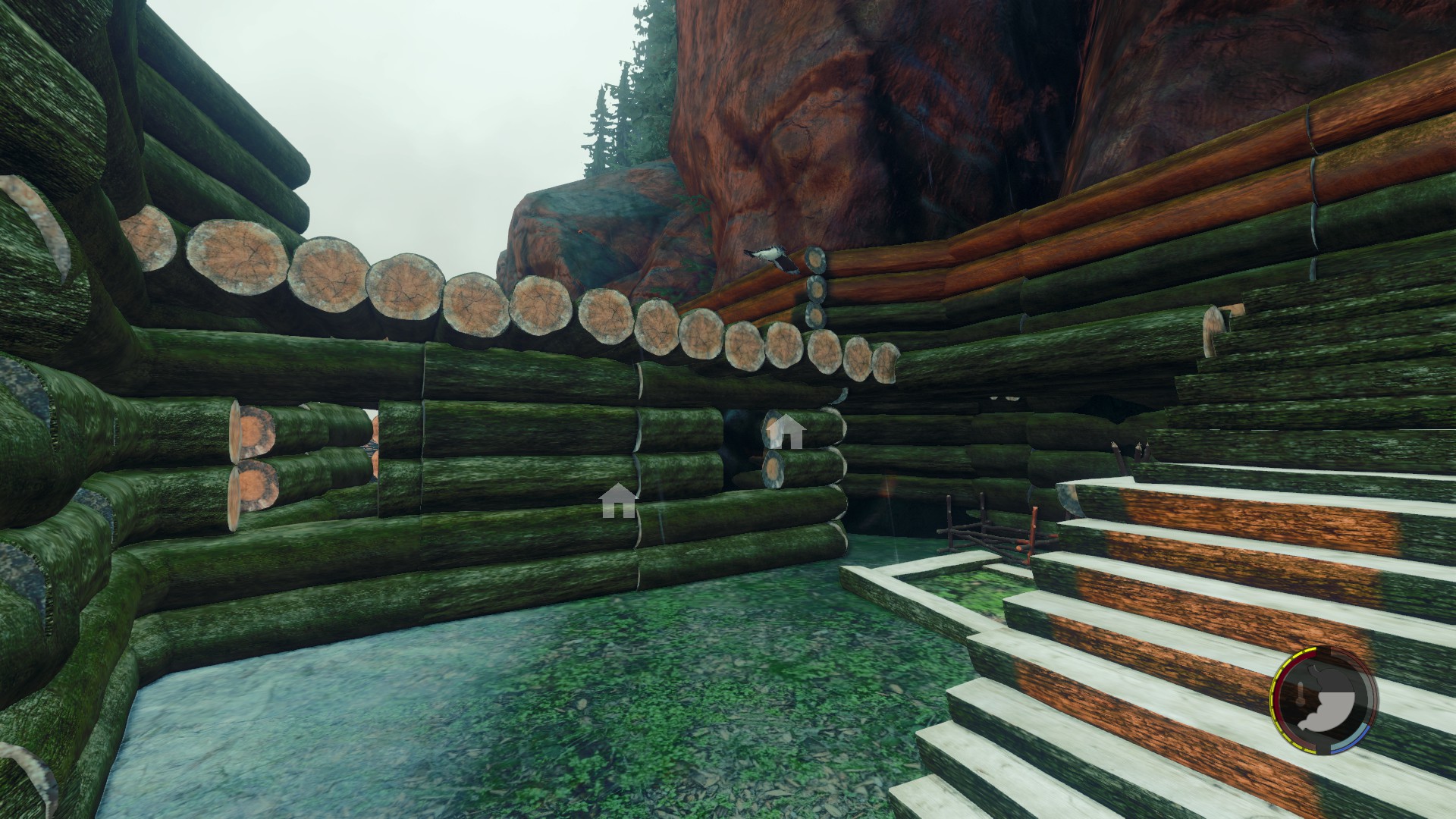Viewport: 1456px width, 819px height.
Task: Select the home marker on the mossy log wall
Action: click(618, 501)
